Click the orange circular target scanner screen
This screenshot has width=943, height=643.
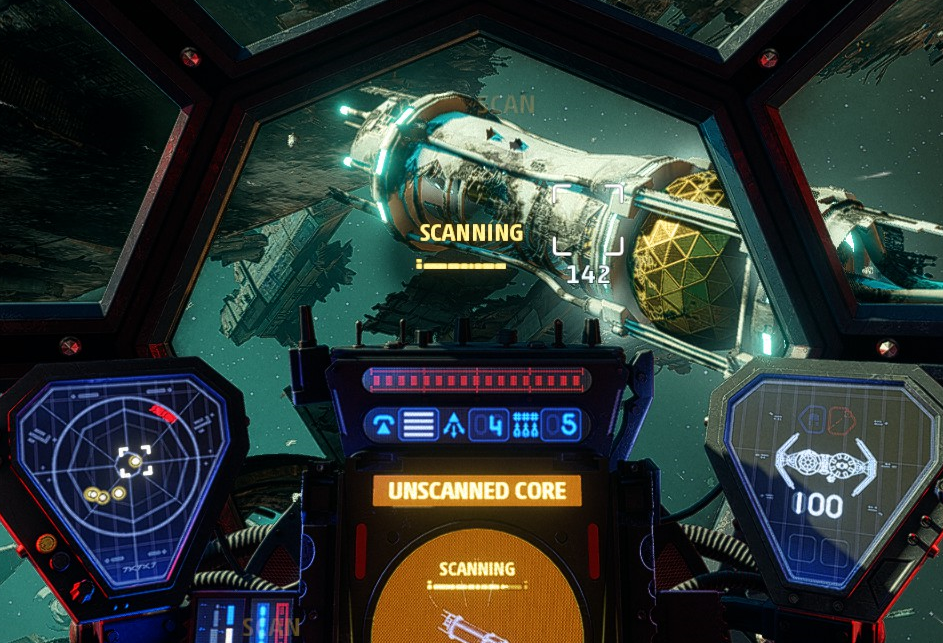(477, 585)
